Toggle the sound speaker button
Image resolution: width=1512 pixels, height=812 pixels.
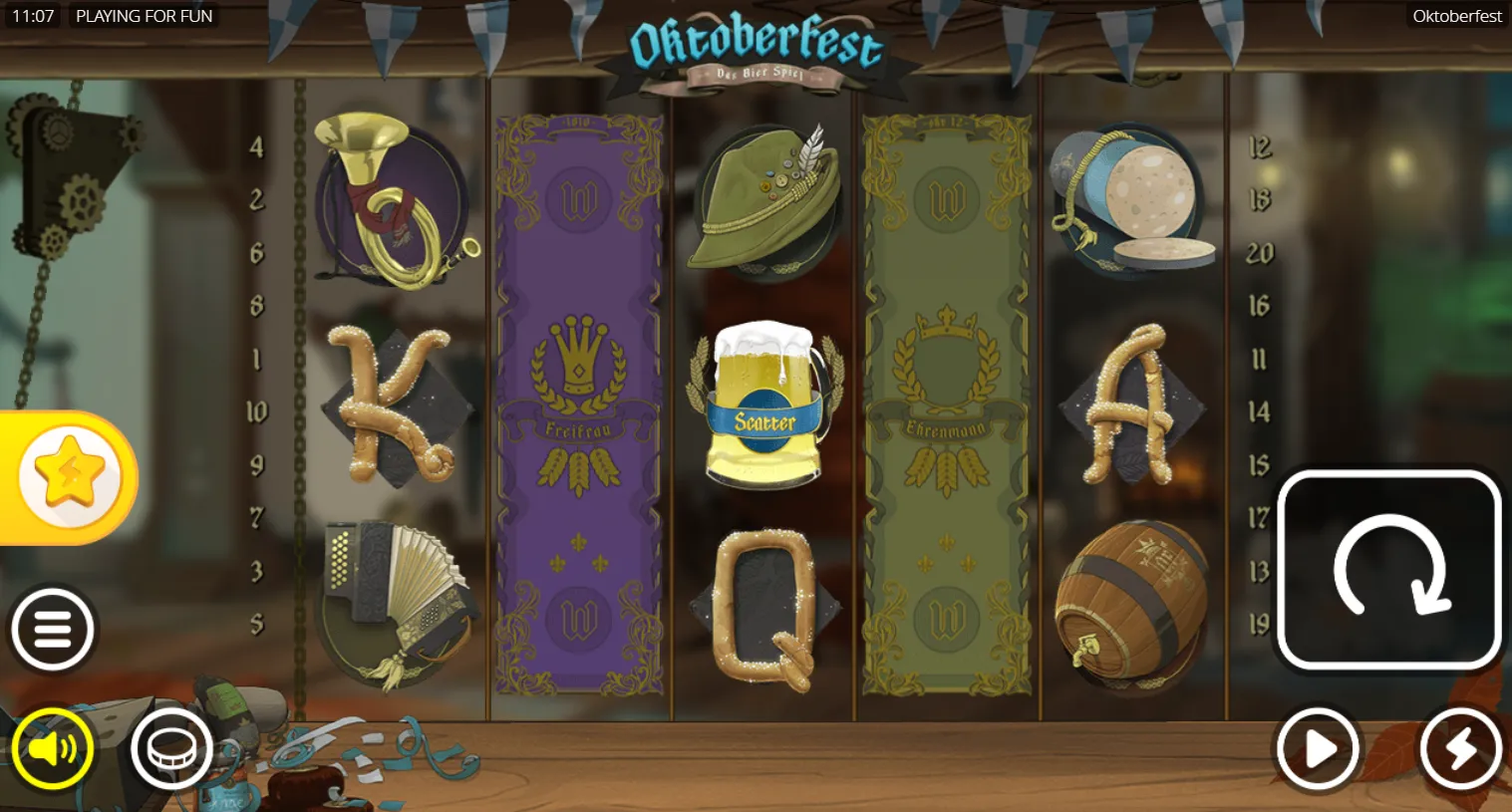click(53, 749)
